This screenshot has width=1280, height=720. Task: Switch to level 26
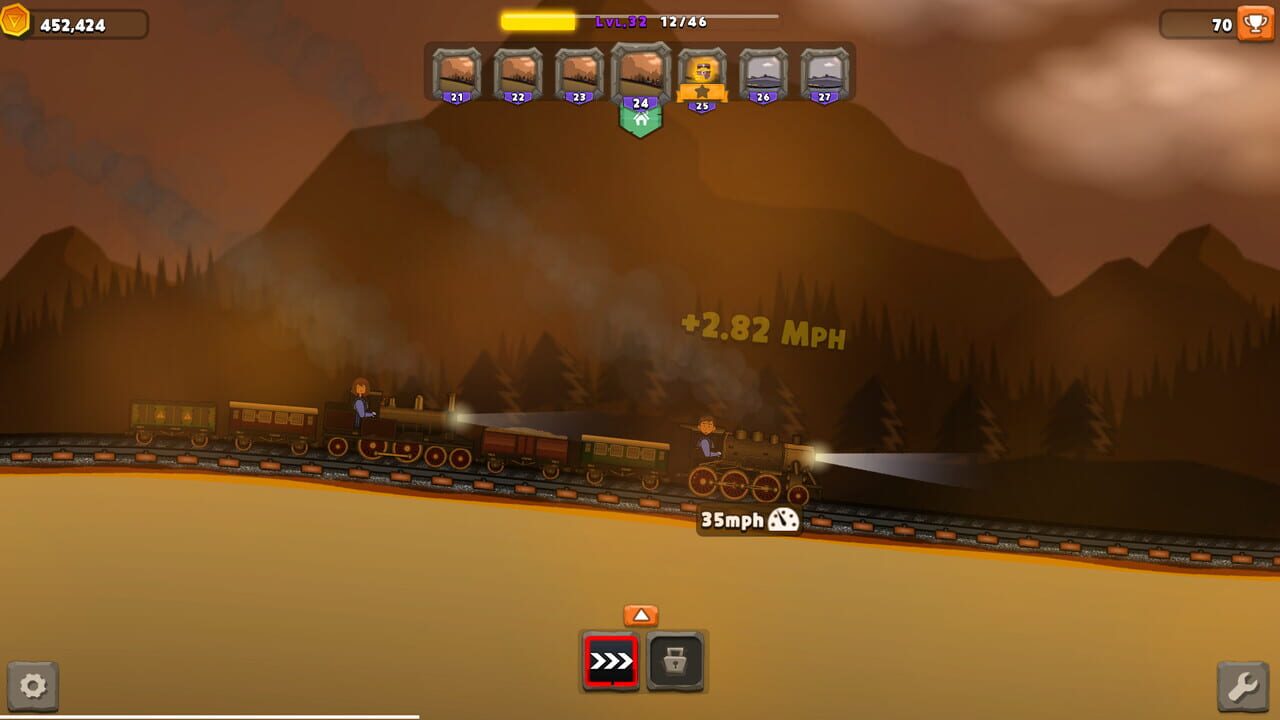(x=762, y=74)
